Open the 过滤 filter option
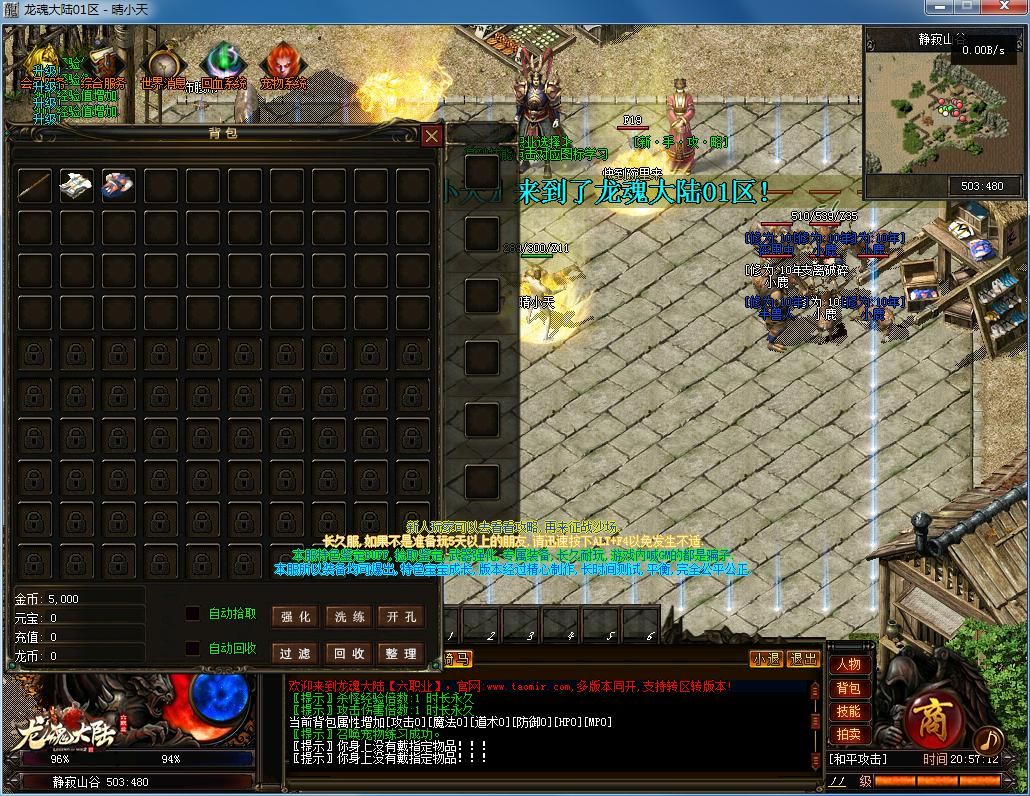Image resolution: width=1030 pixels, height=796 pixels. 295,653
